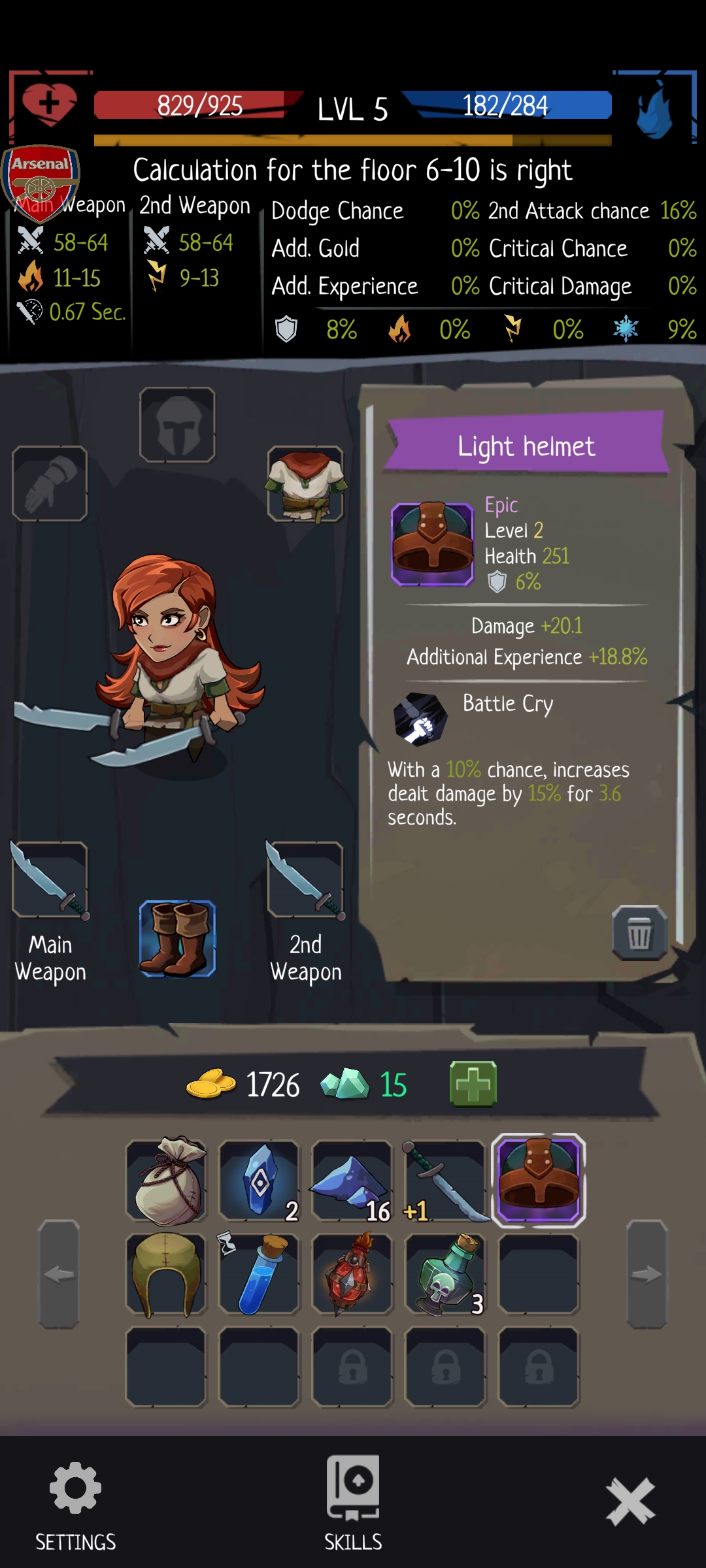Image resolution: width=706 pixels, height=1568 pixels.
Task: Select the red fire bomb flask
Action: [x=352, y=1274]
